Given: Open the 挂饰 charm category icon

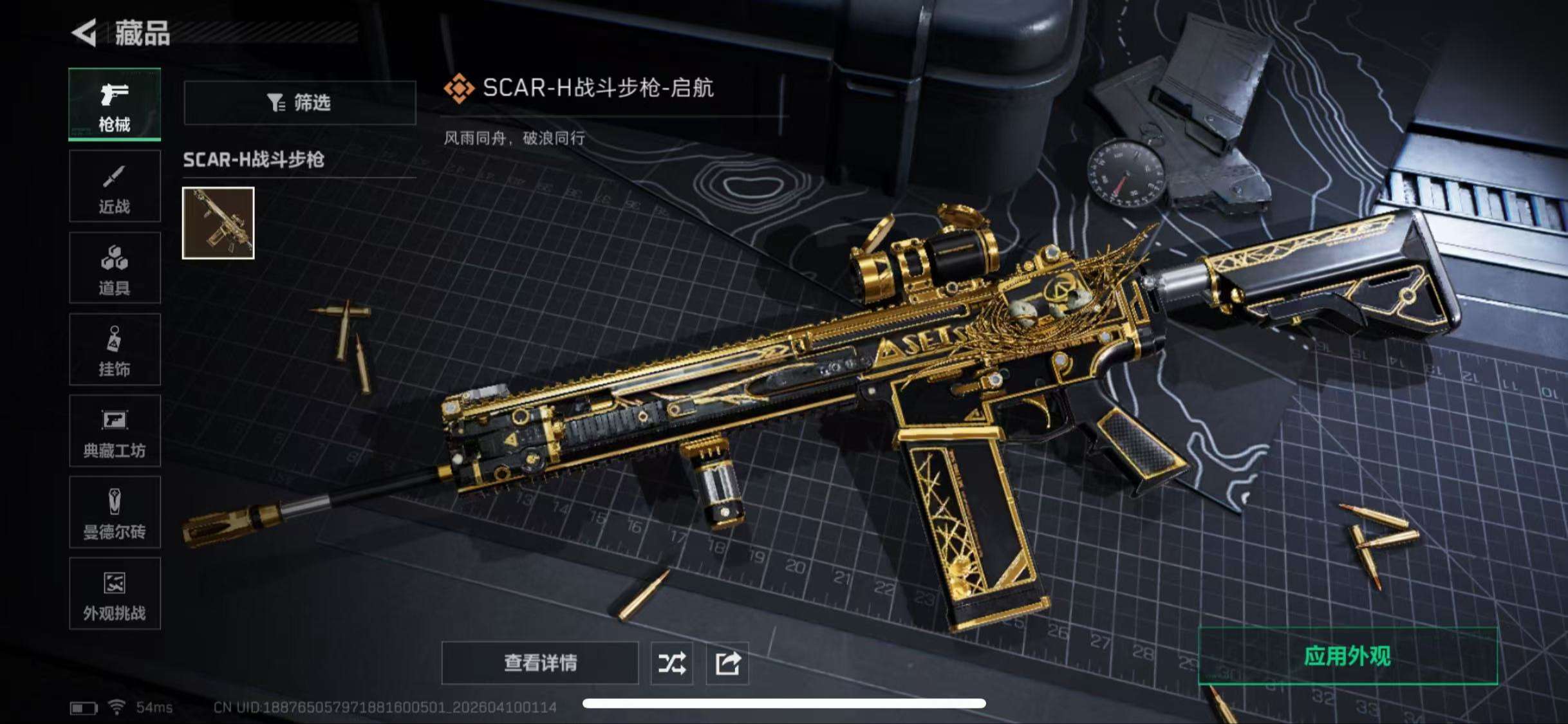Looking at the screenshot, I should tap(115, 349).
